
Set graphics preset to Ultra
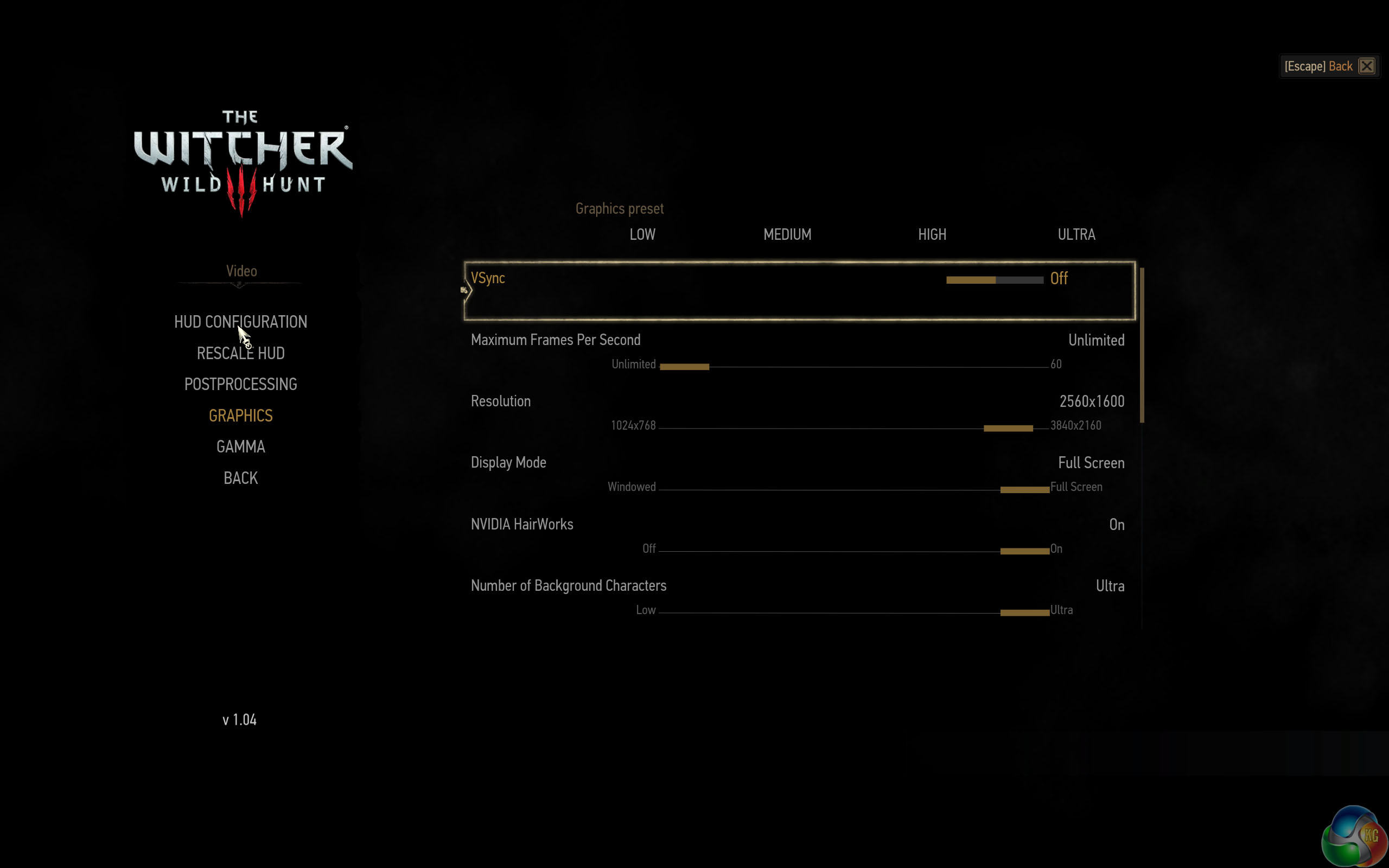click(x=1076, y=234)
